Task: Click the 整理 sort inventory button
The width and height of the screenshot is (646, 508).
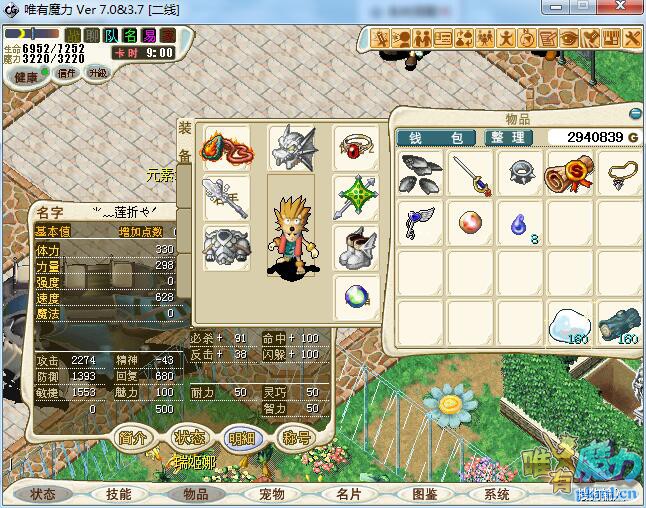Action: 509,137
